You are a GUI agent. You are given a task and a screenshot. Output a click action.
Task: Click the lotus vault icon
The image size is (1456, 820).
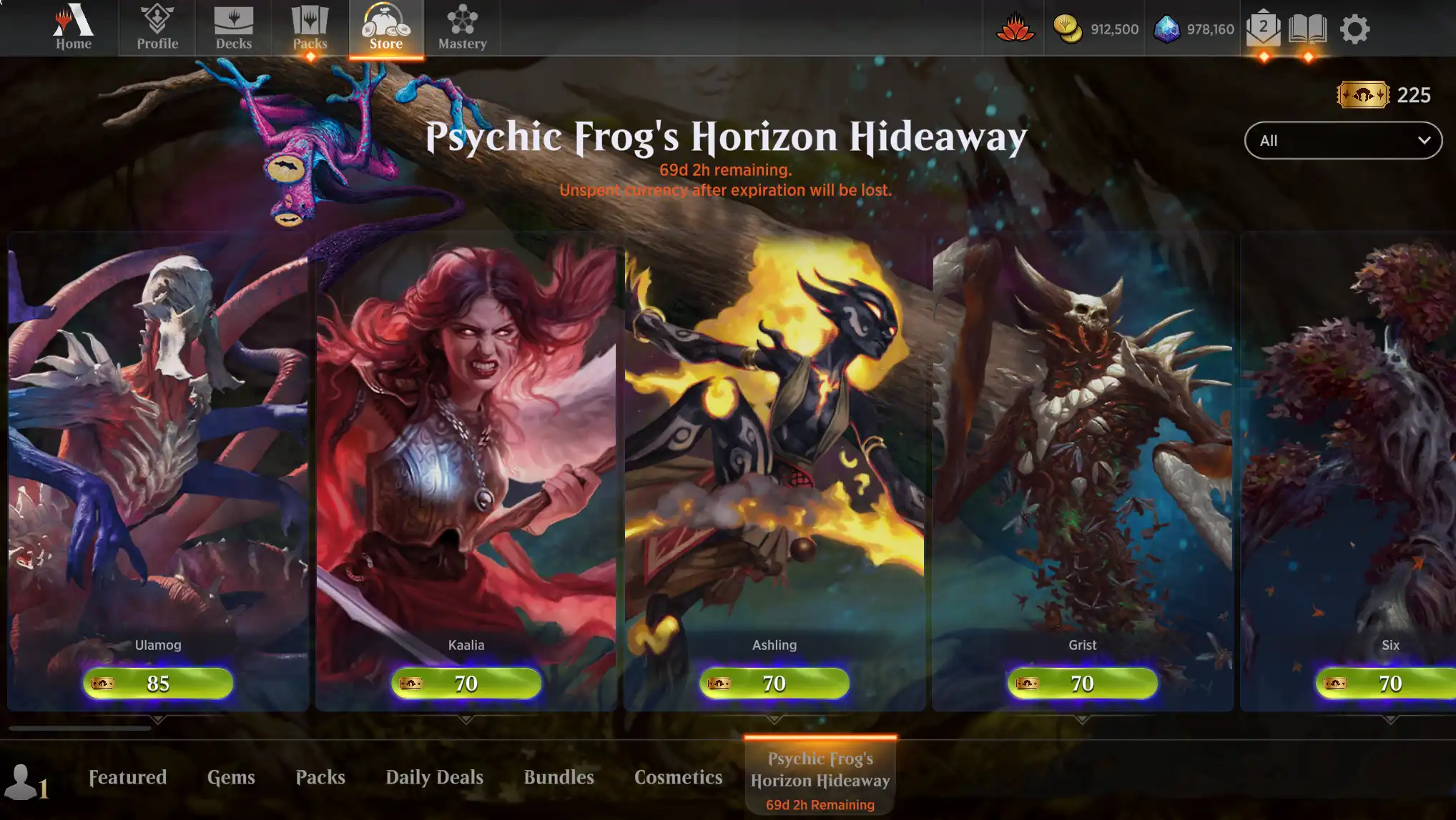pos(1015,29)
